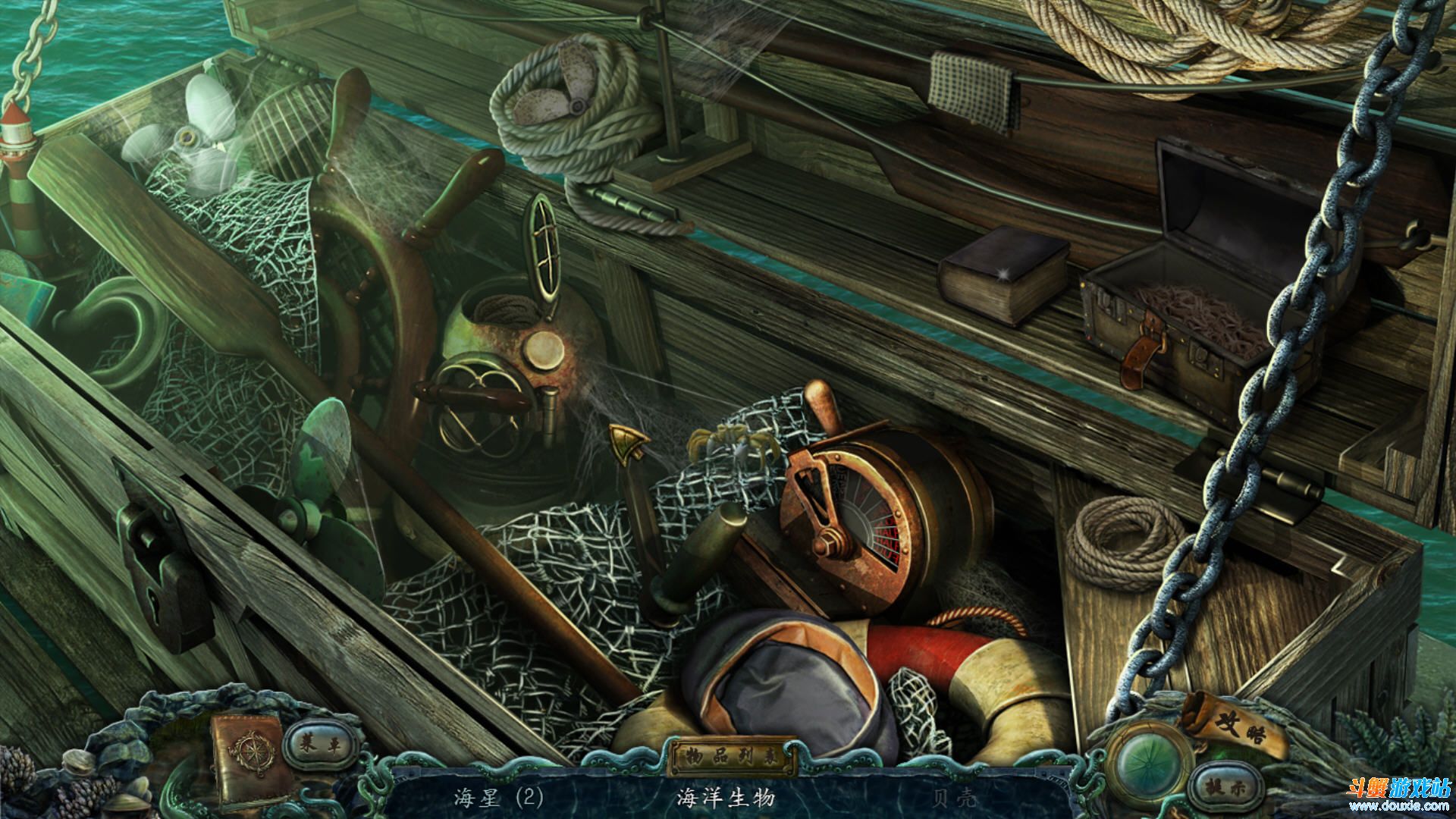This screenshot has height=819, width=1456.
Task: Open the 攻略 strategy guide scroll
Action: tap(1235, 725)
